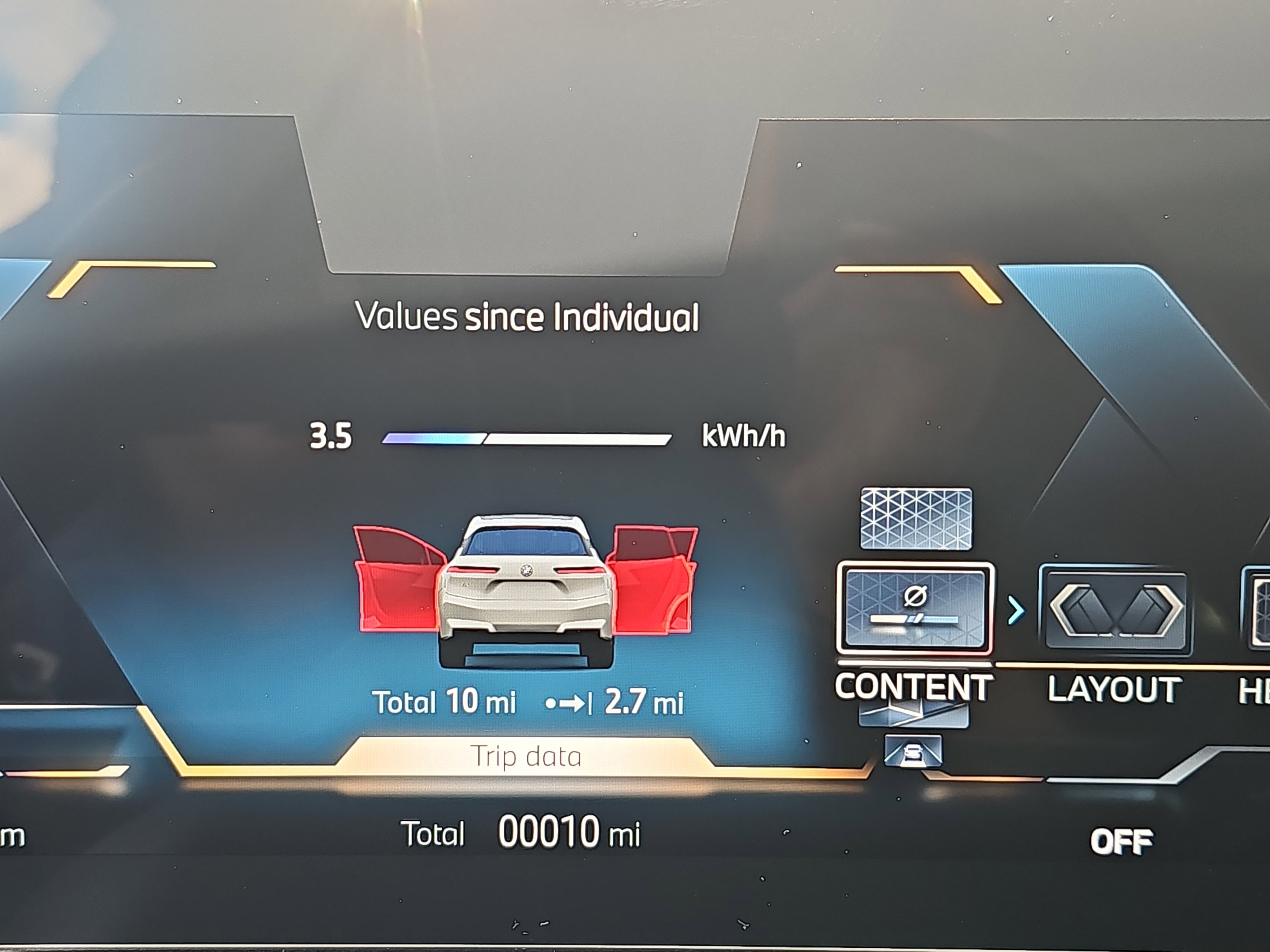Screen dimensions: 1270x952
Task: Expand the Values since Individual selector
Action: click(x=529, y=317)
